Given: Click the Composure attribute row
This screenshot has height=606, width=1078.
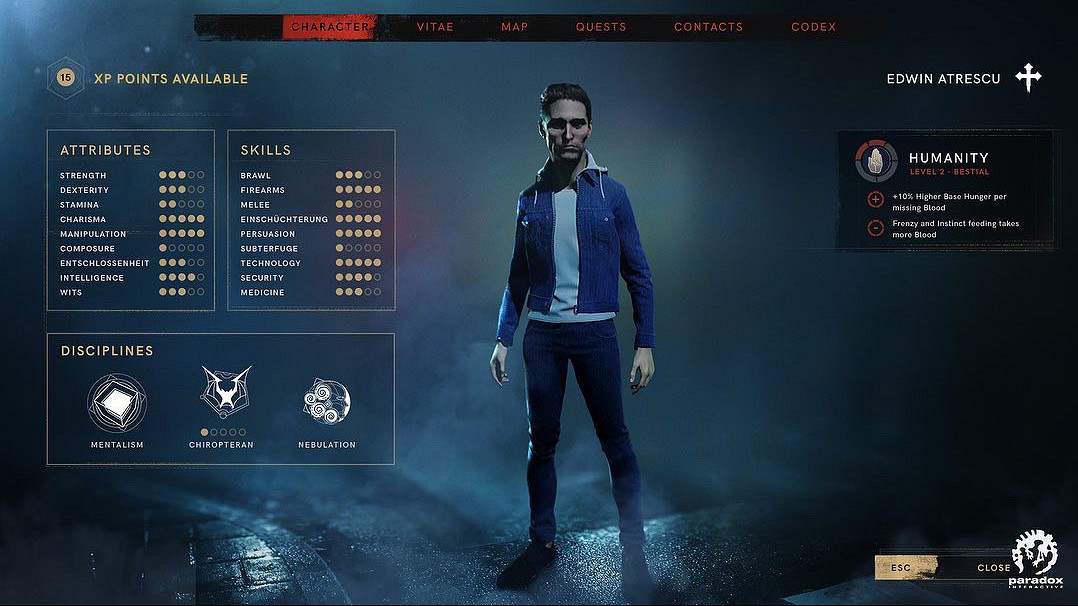Looking at the screenshot, I should tap(131, 248).
